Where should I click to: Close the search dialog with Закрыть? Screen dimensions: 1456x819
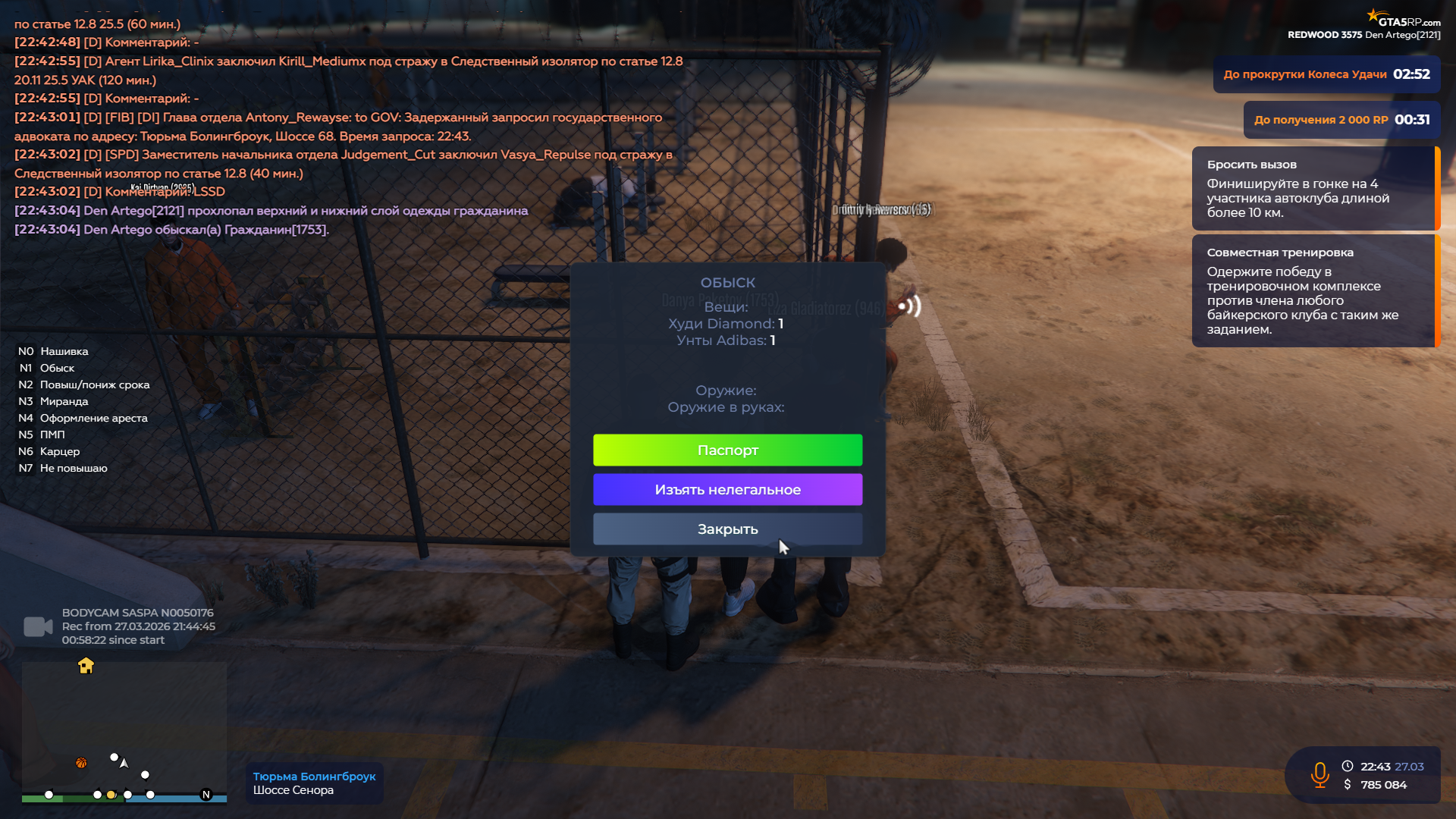pos(727,529)
